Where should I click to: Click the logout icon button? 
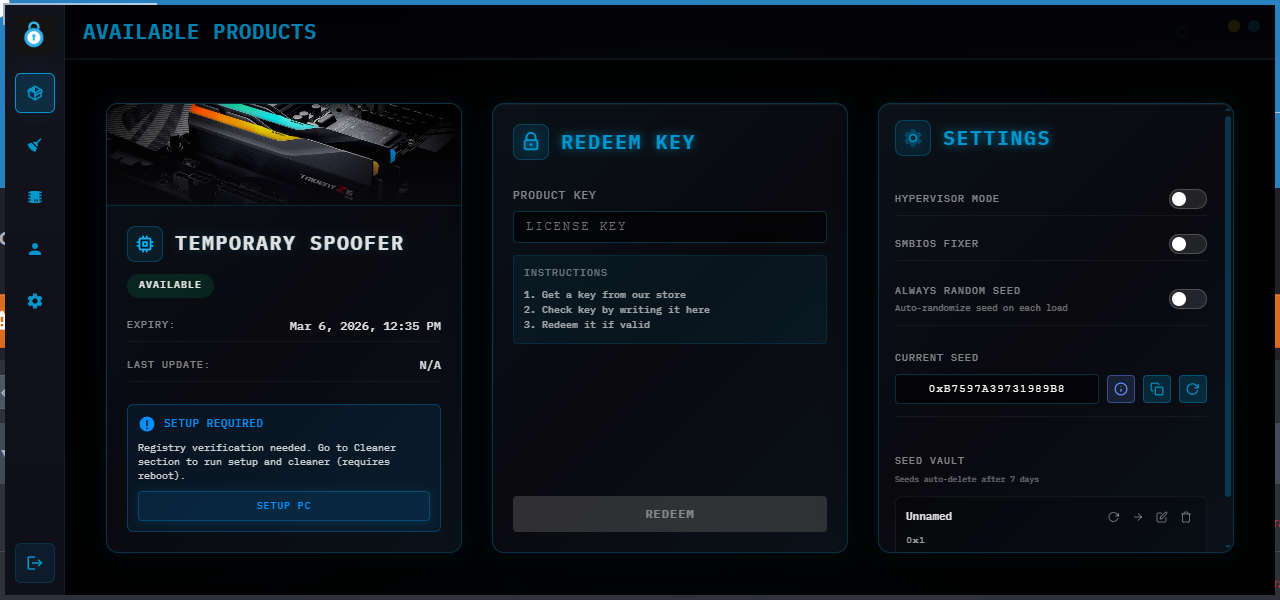[x=35, y=563]
